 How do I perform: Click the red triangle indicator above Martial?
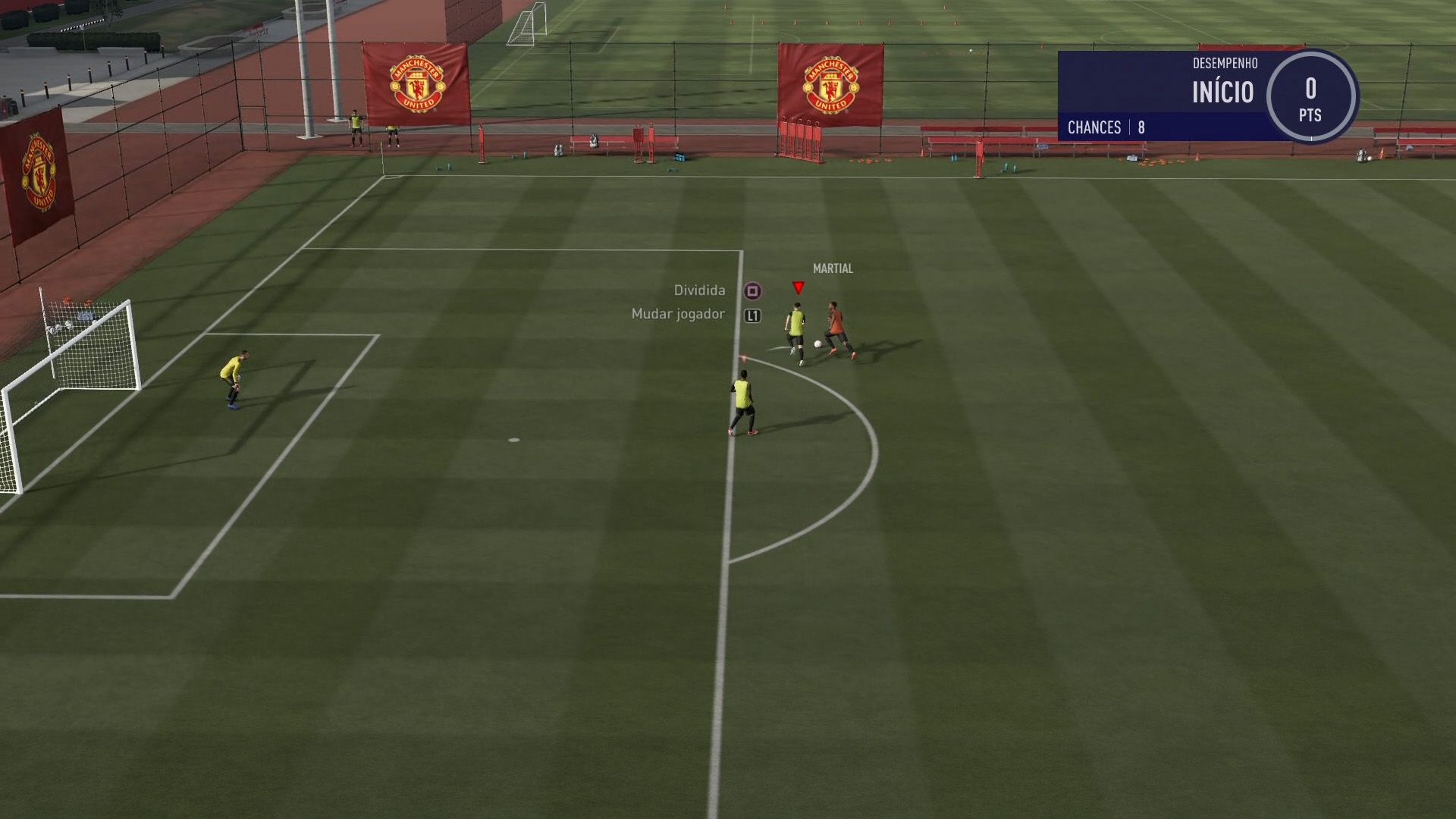pyautogui.click(x=798, y=287)
